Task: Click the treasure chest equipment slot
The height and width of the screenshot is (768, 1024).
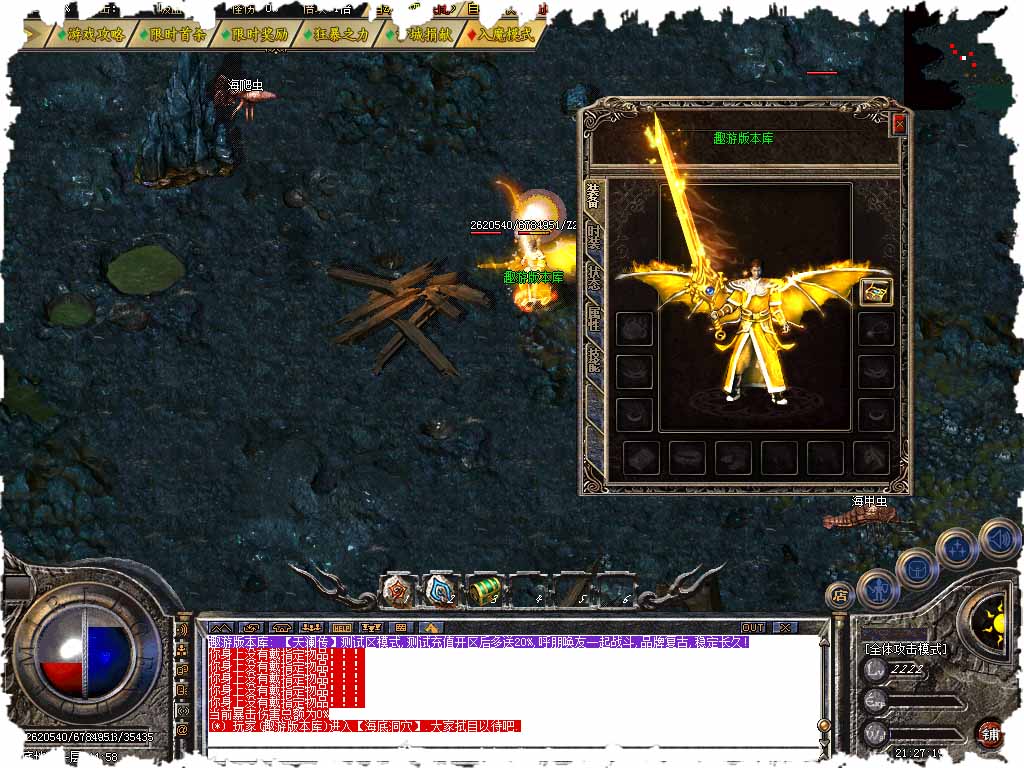Action: tap(876, 291)
